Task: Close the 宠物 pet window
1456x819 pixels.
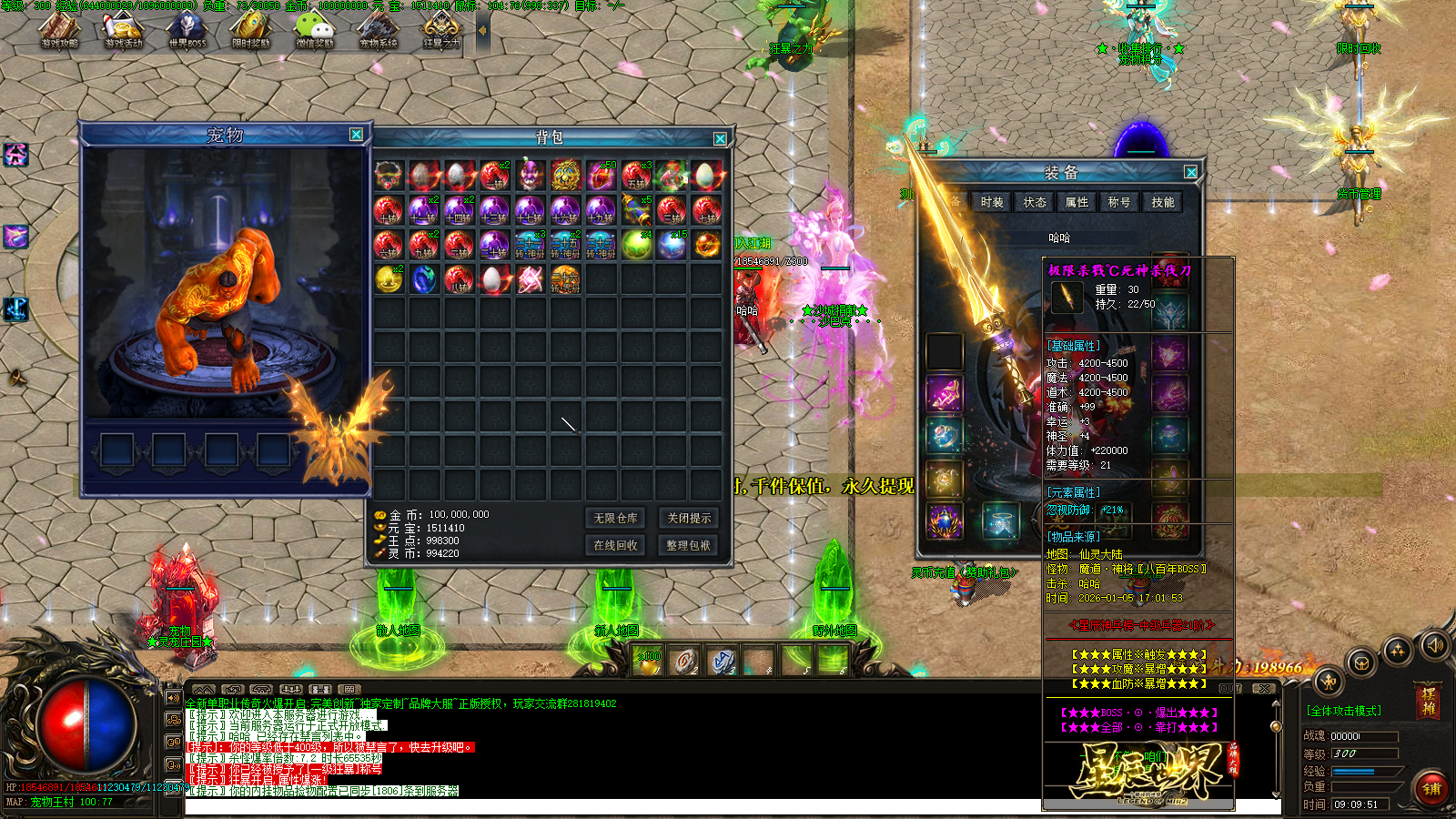Action: tap(356, 135)
